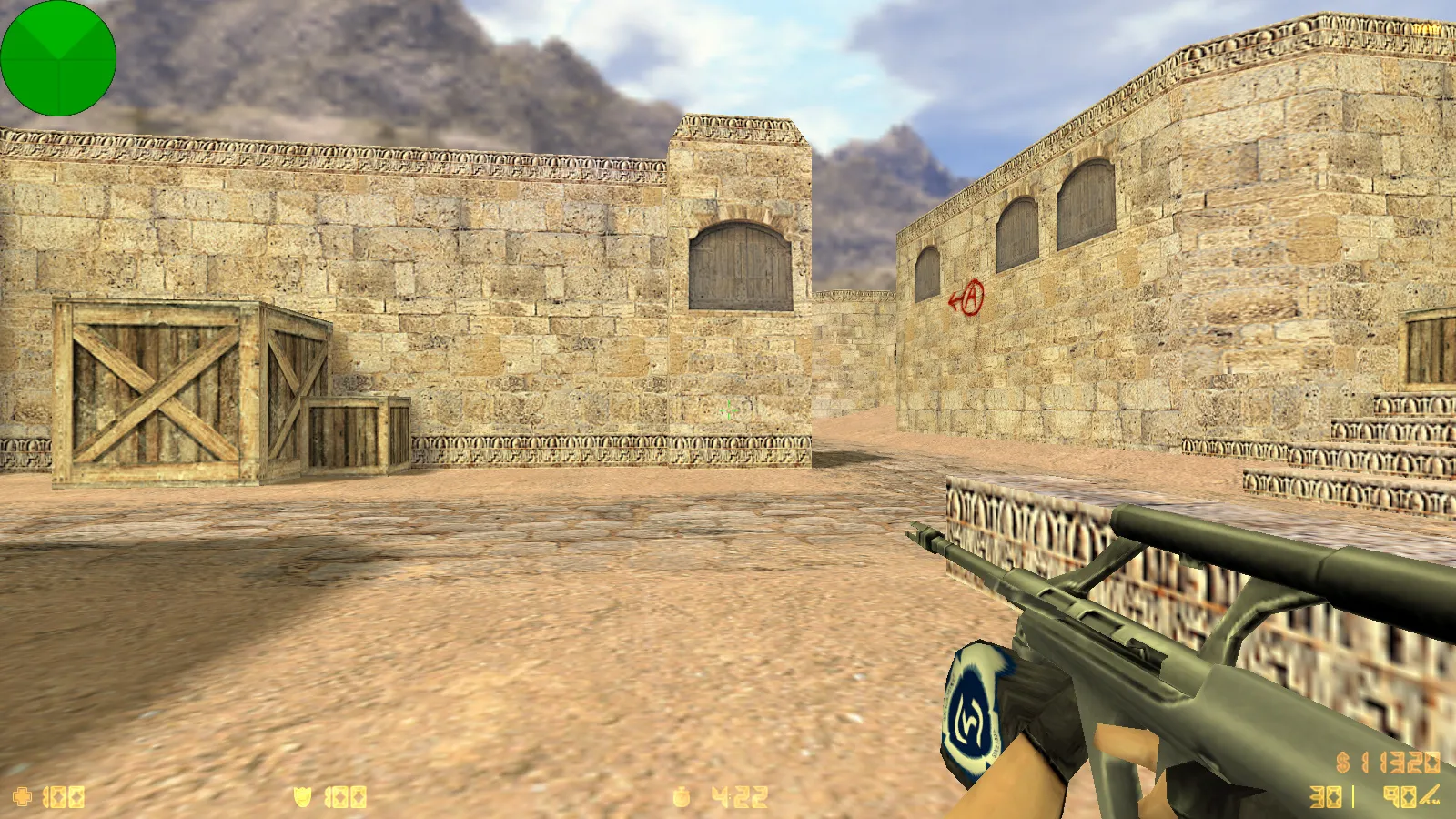The image size is (1456, 819).
Task: Click the armor shield icon in HUD
Action: (303, 796)
